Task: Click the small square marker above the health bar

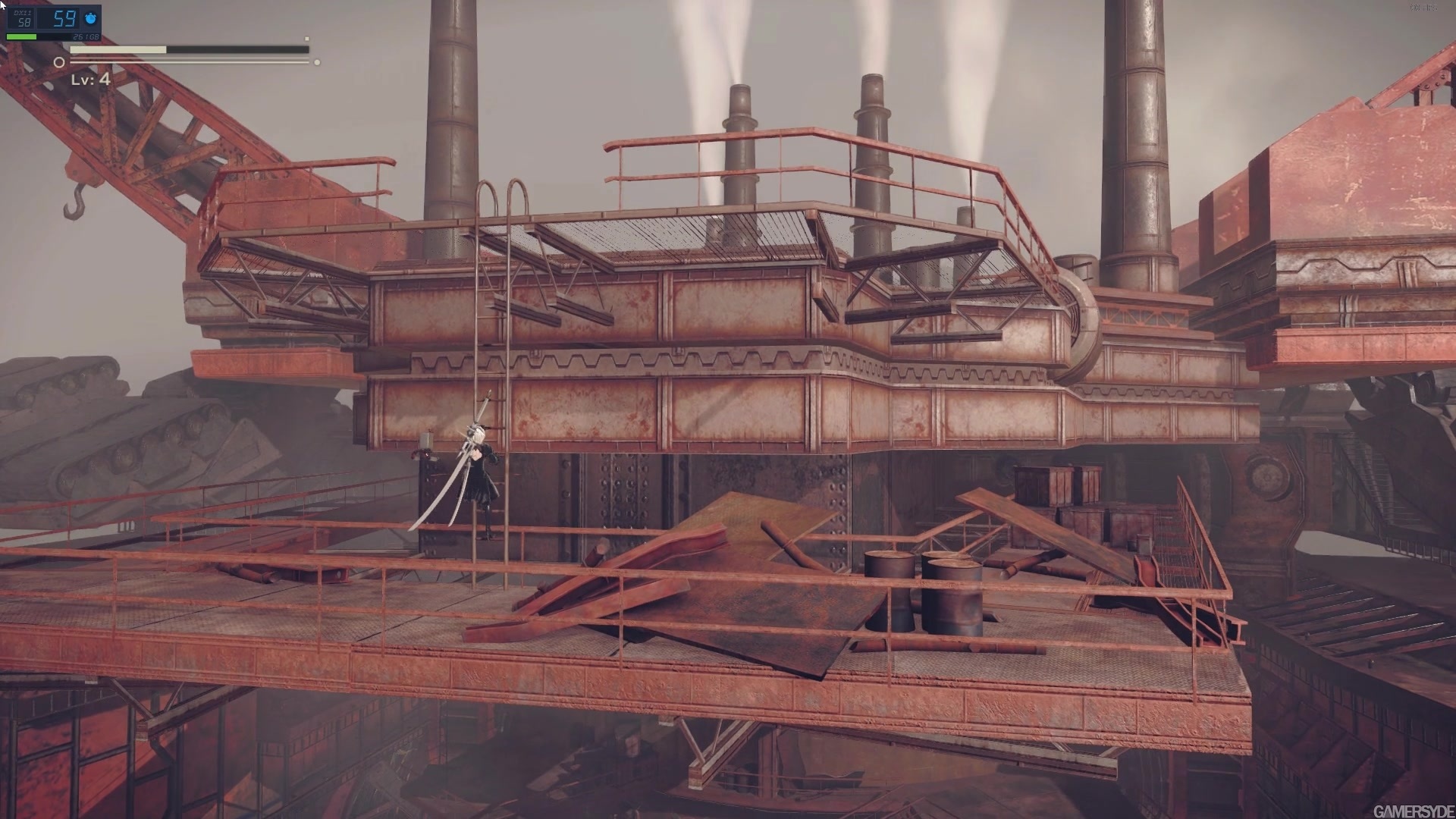Action: [306, 40]
